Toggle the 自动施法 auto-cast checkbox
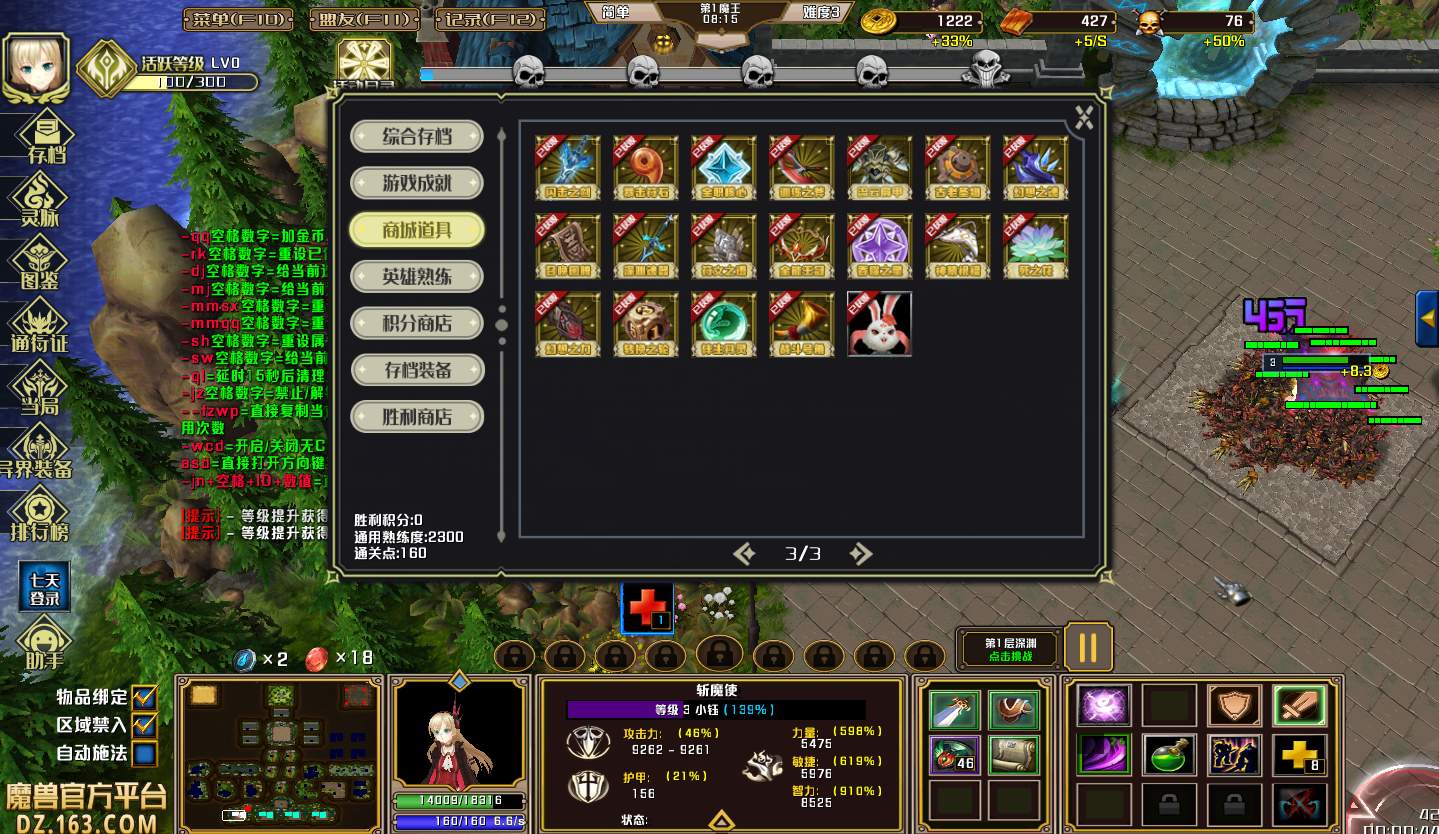Image resolution: width=1439 pixels, height=834 pixels. [145, 753]
